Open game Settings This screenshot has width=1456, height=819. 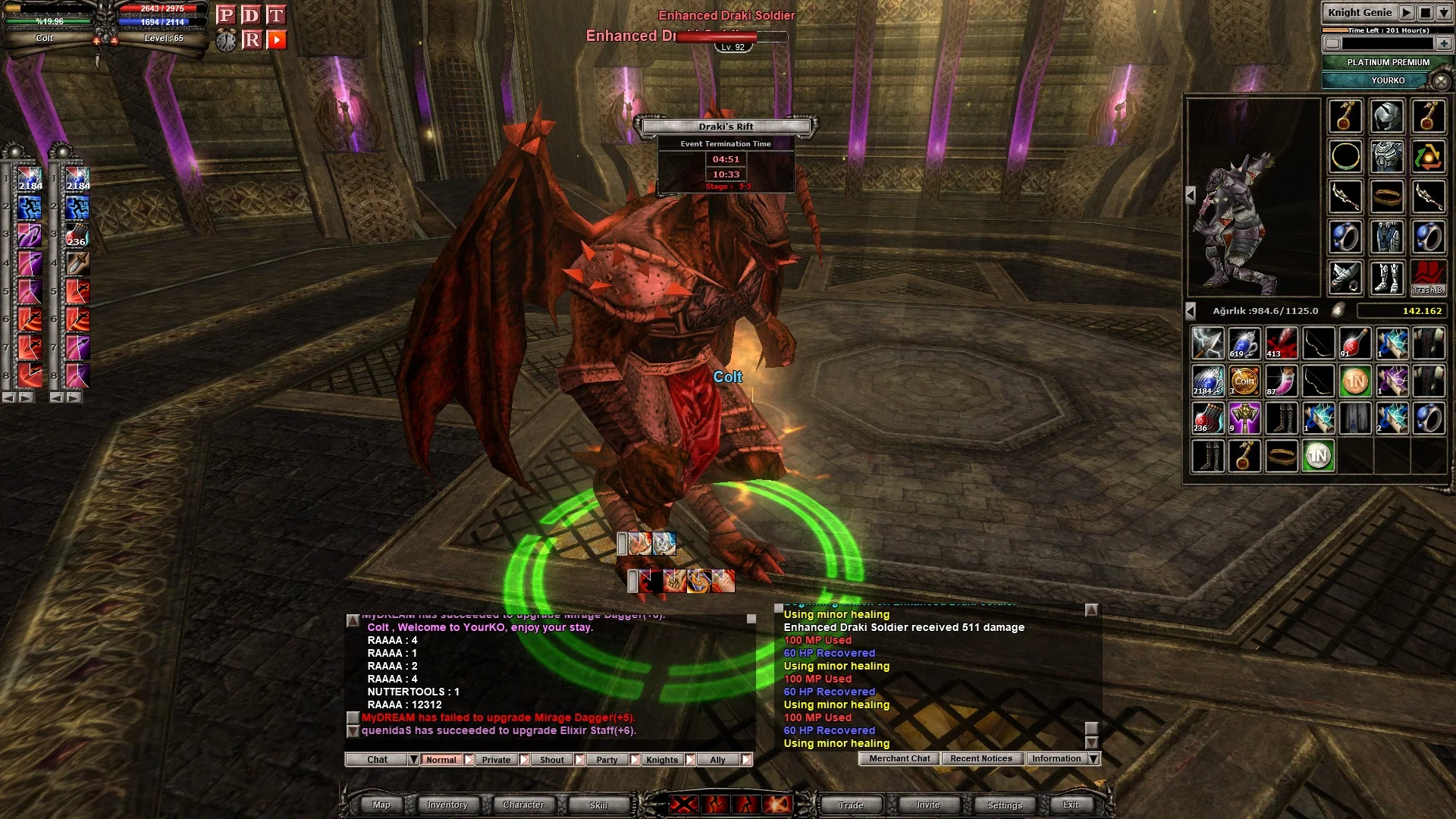point(1005,805)
